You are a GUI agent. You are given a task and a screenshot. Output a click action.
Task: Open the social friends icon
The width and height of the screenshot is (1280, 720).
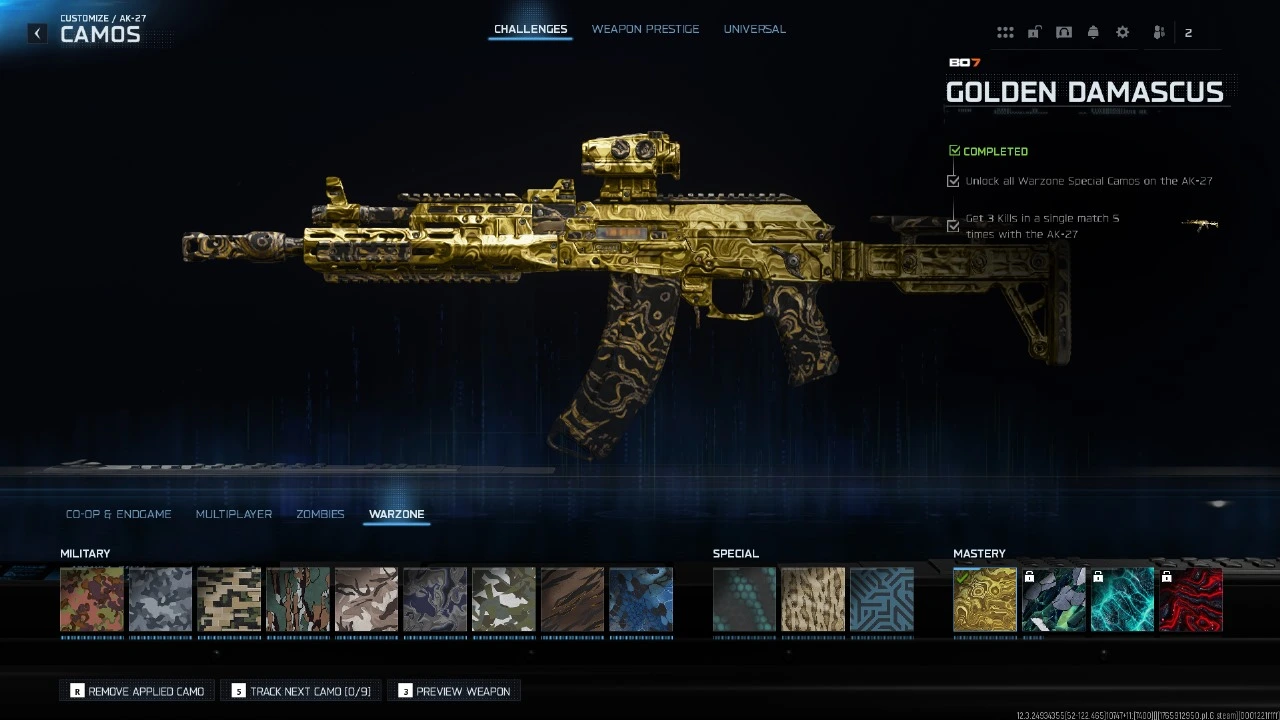[1157, 31]
